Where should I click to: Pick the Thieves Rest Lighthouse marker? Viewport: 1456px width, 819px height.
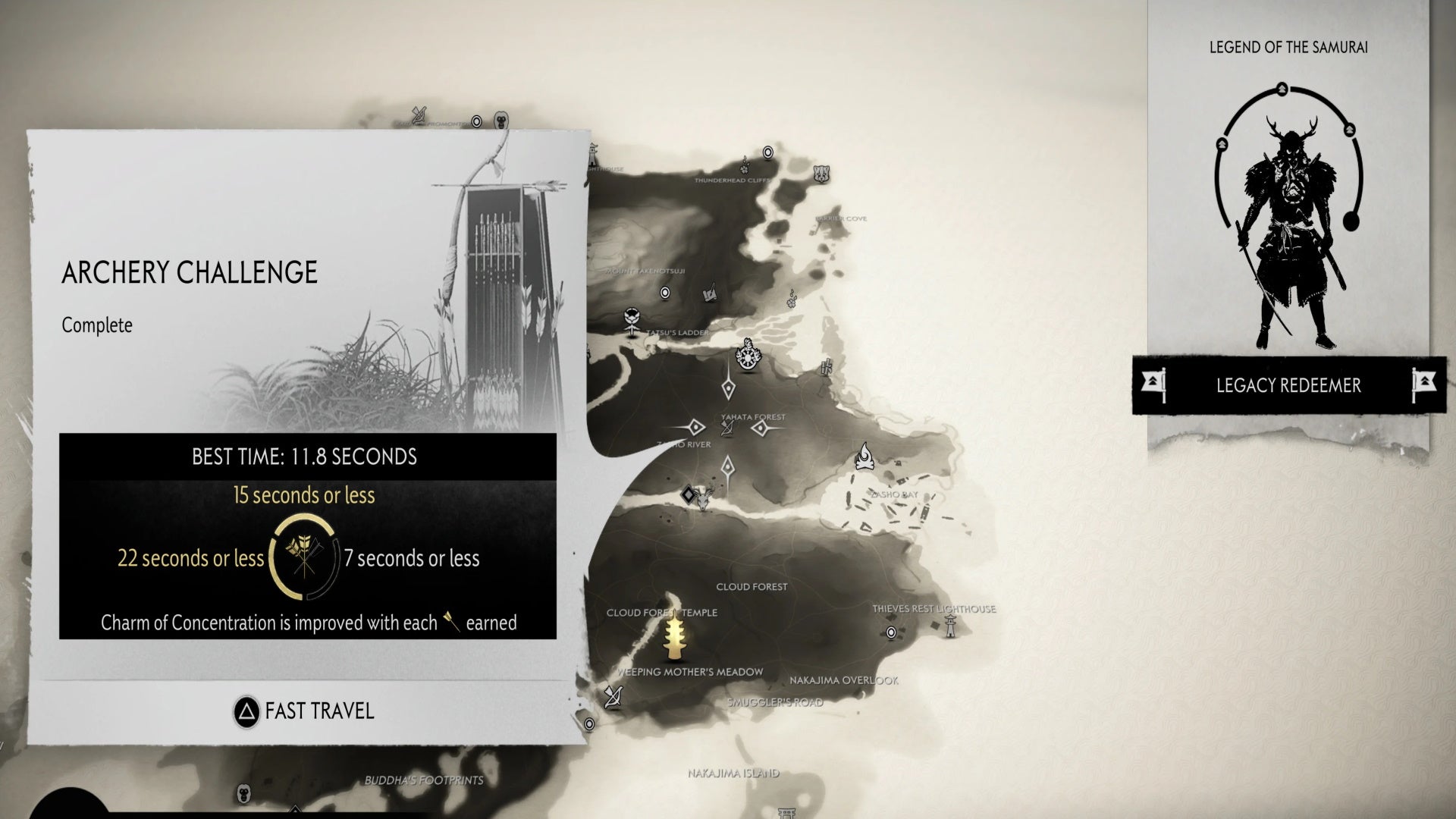949,624
